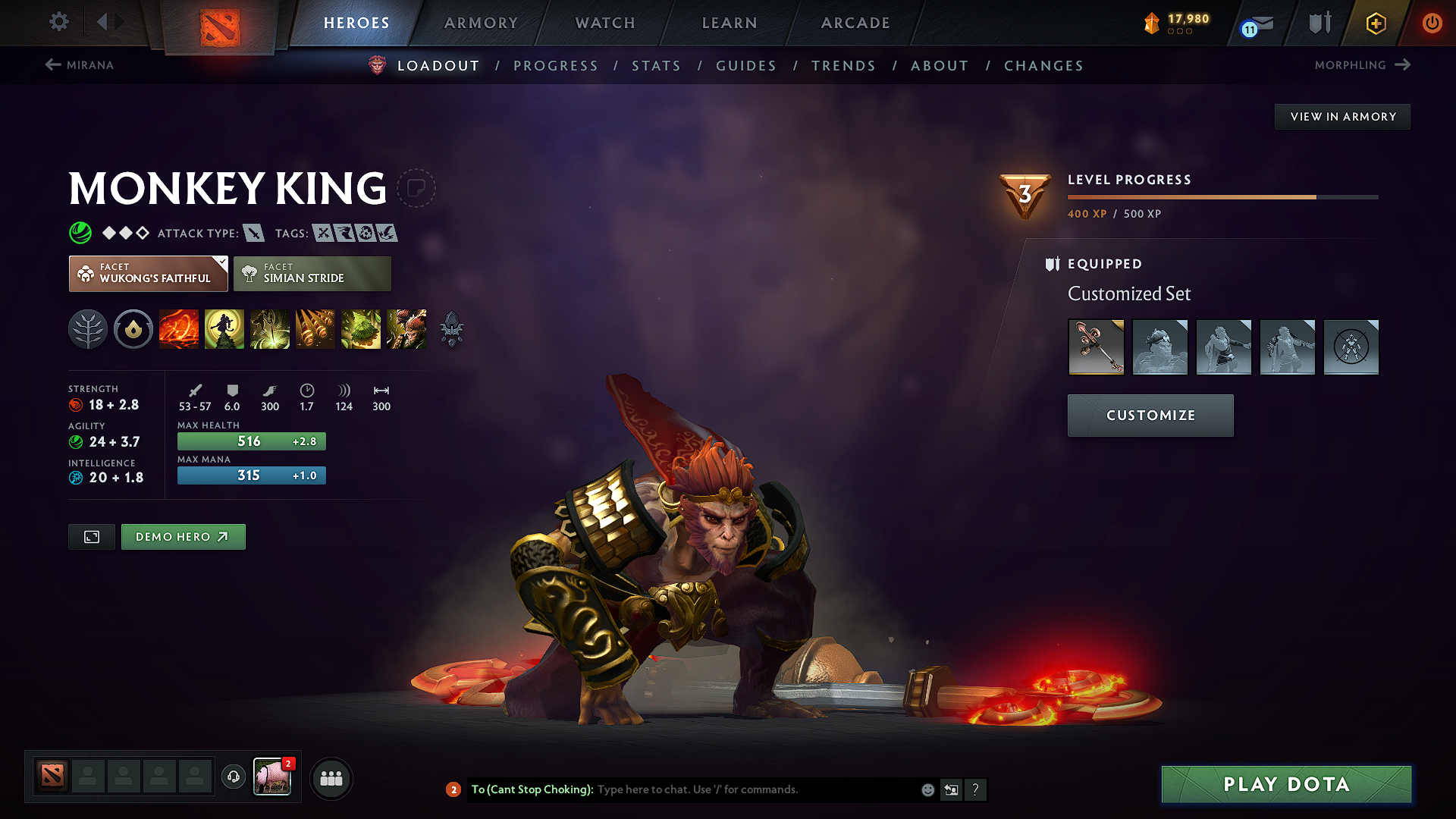Switch to the STATS tab
Image resolution: width=1456 pixels, height=819 pixels.
657,66
